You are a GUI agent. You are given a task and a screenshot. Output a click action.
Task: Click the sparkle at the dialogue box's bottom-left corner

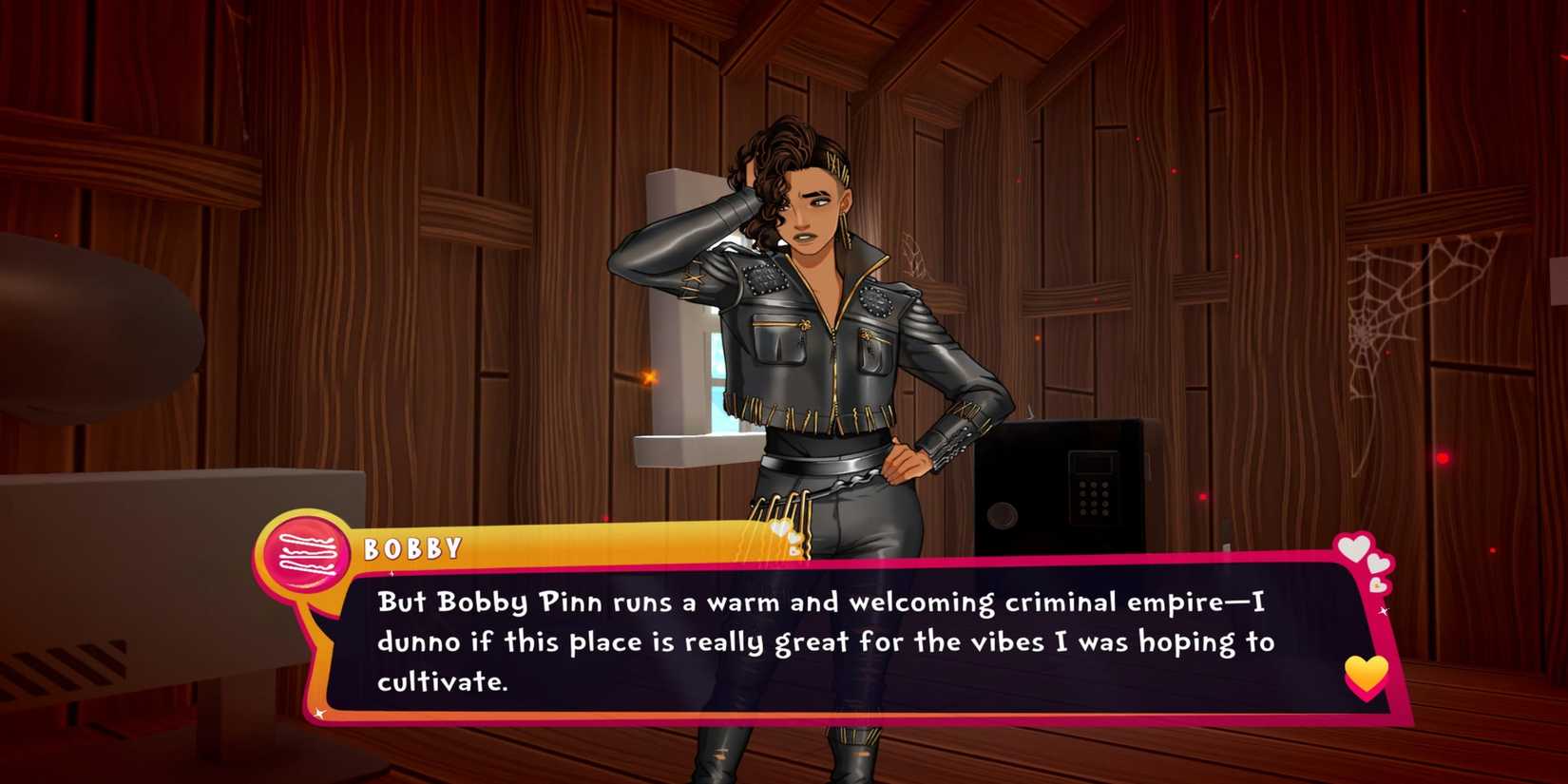[x=320, y=714]
